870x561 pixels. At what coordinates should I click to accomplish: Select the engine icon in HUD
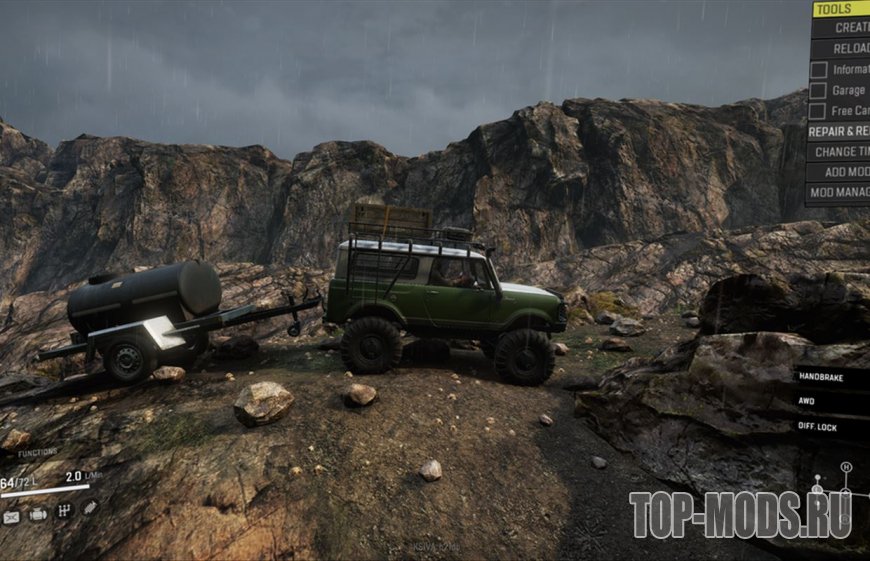tap(38, 514)
